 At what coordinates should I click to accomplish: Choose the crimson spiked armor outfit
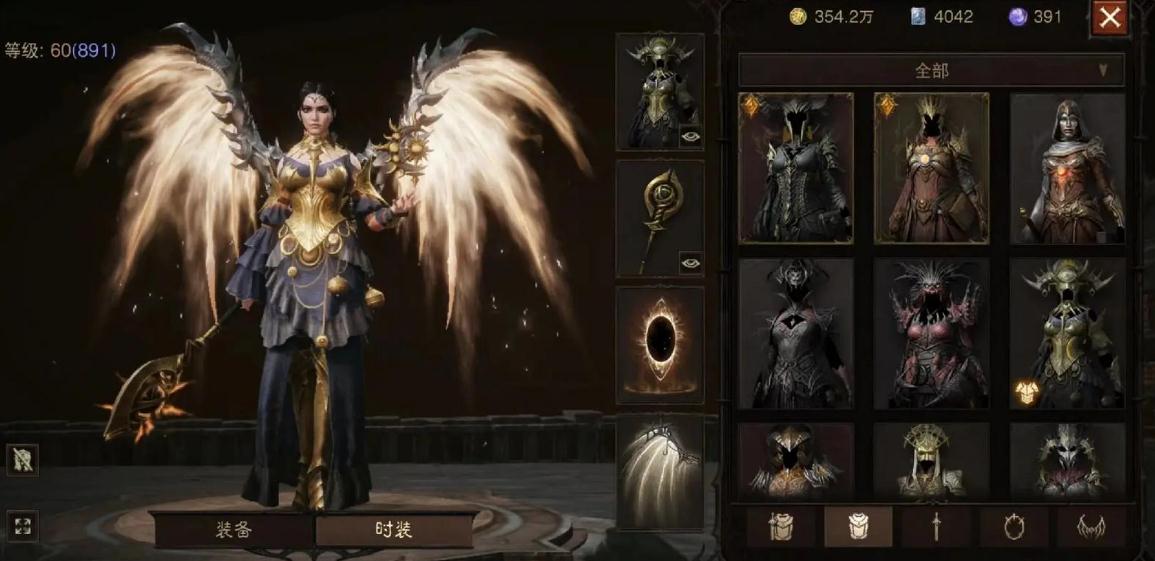click(931, 333)
